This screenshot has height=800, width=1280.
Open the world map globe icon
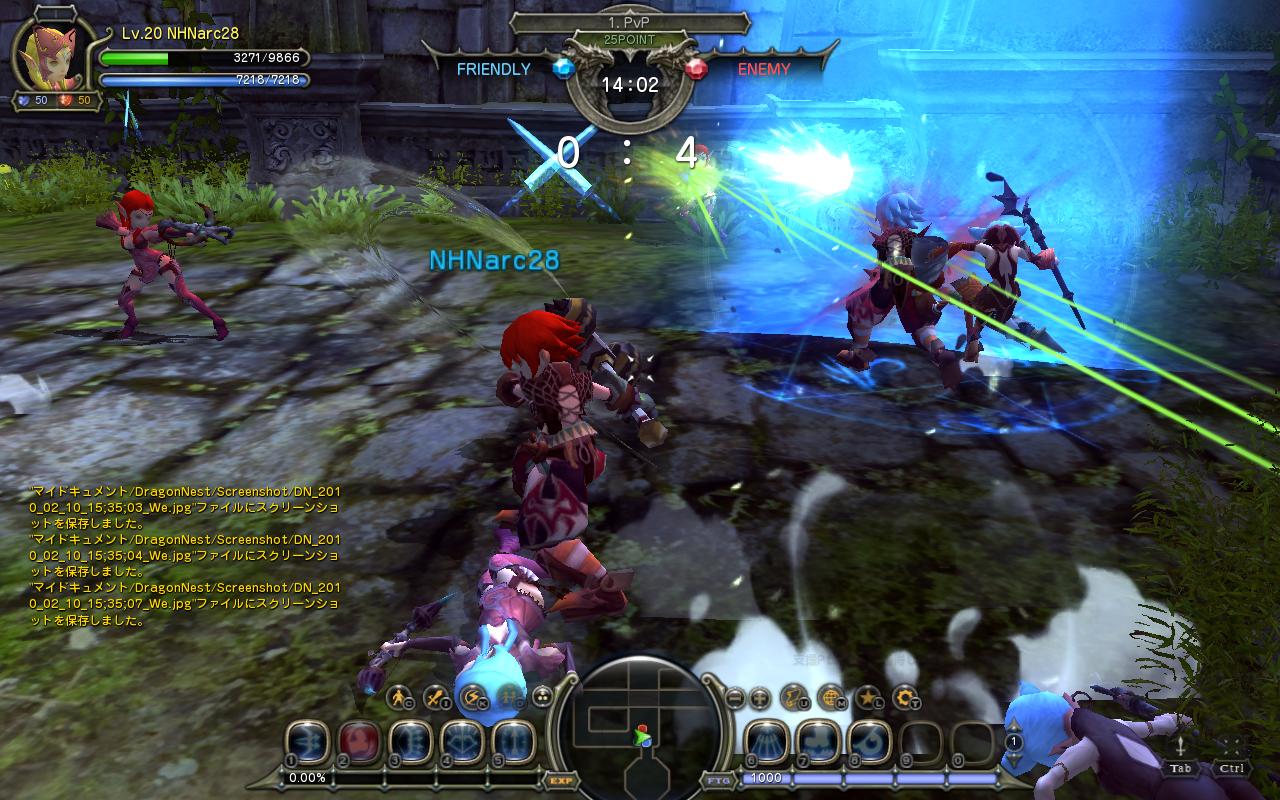tap(831, 695)
